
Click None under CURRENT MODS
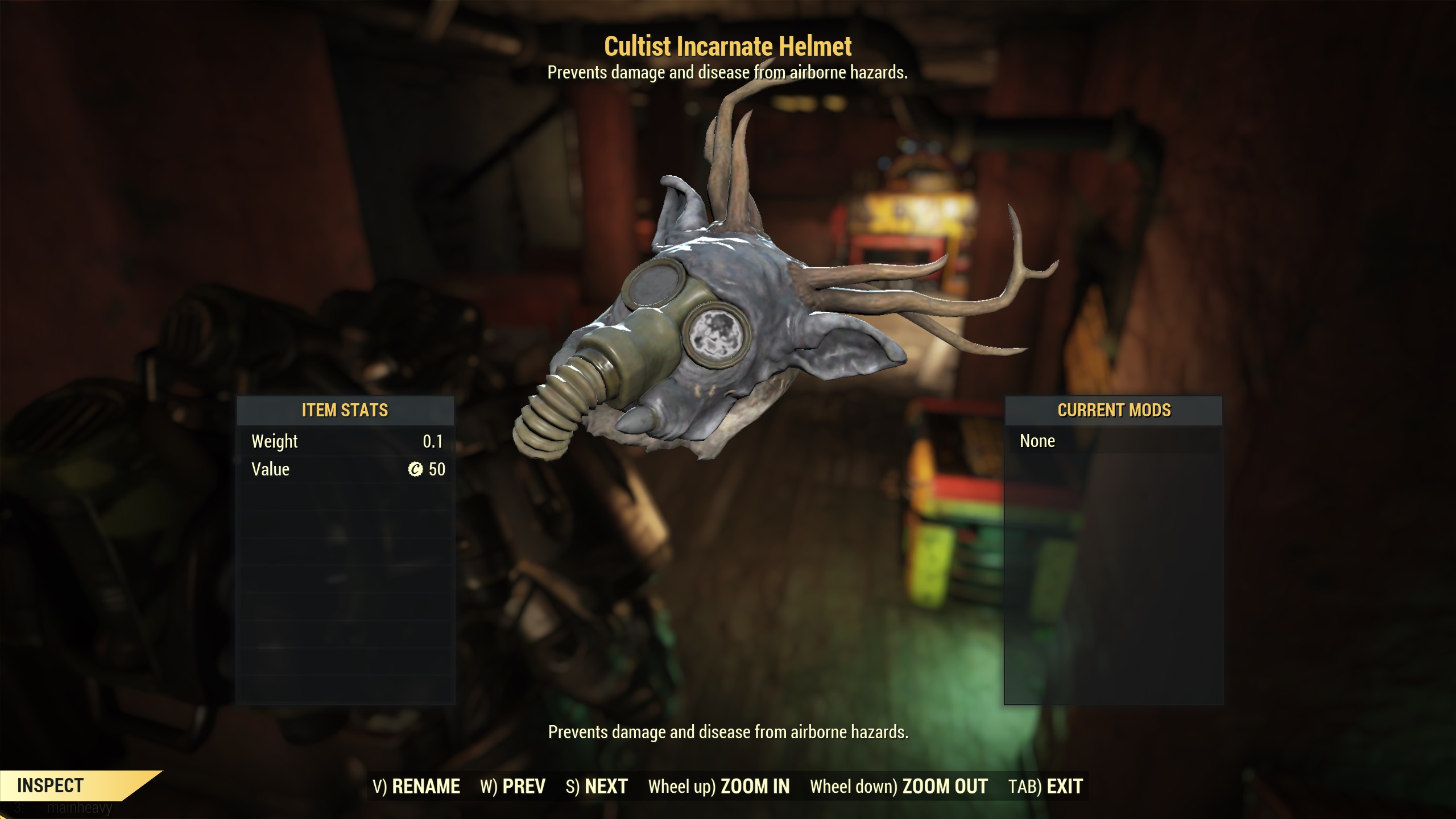(x=1038, y=441)
